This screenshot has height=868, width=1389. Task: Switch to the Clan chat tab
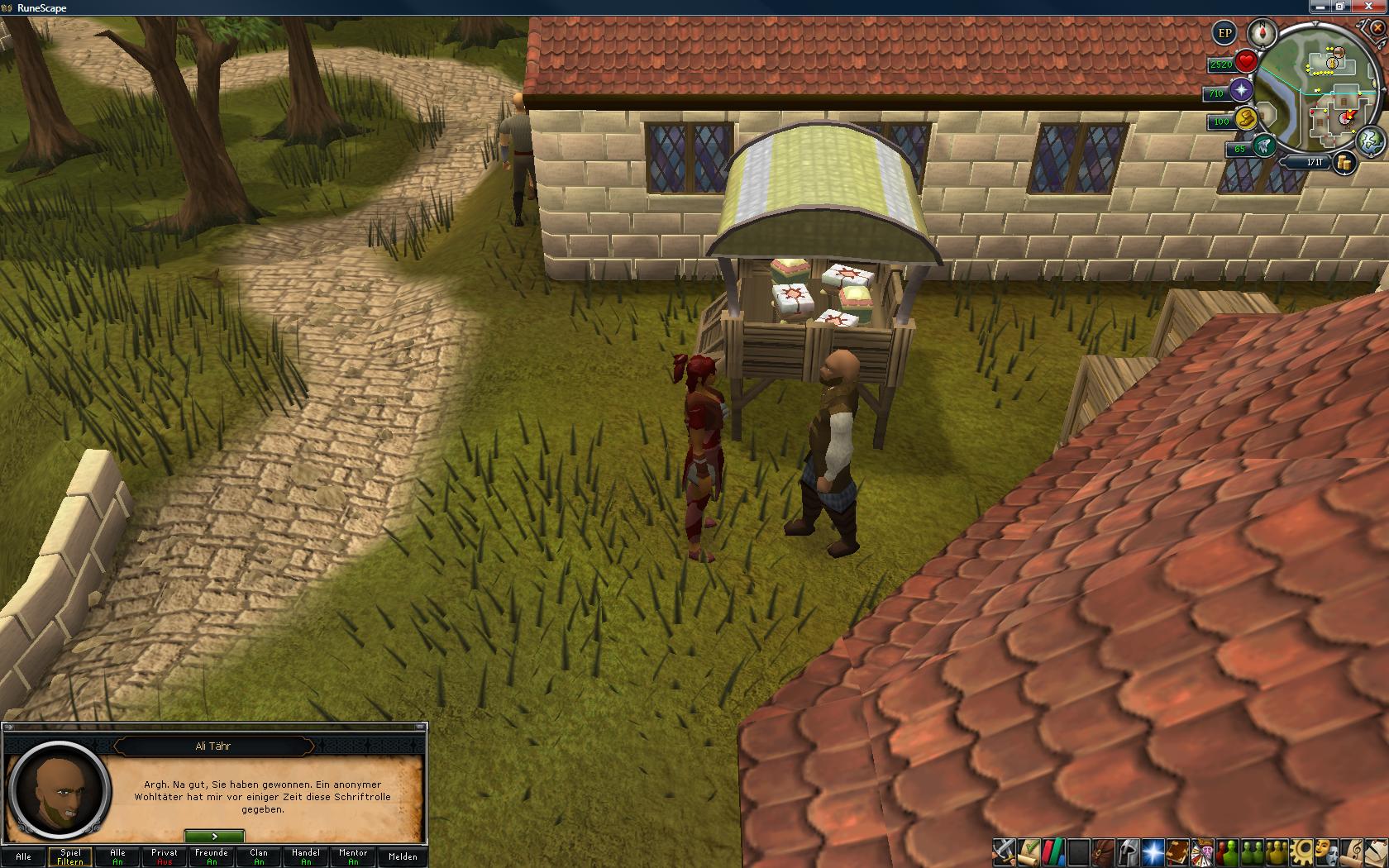click(x=259, y=856)
